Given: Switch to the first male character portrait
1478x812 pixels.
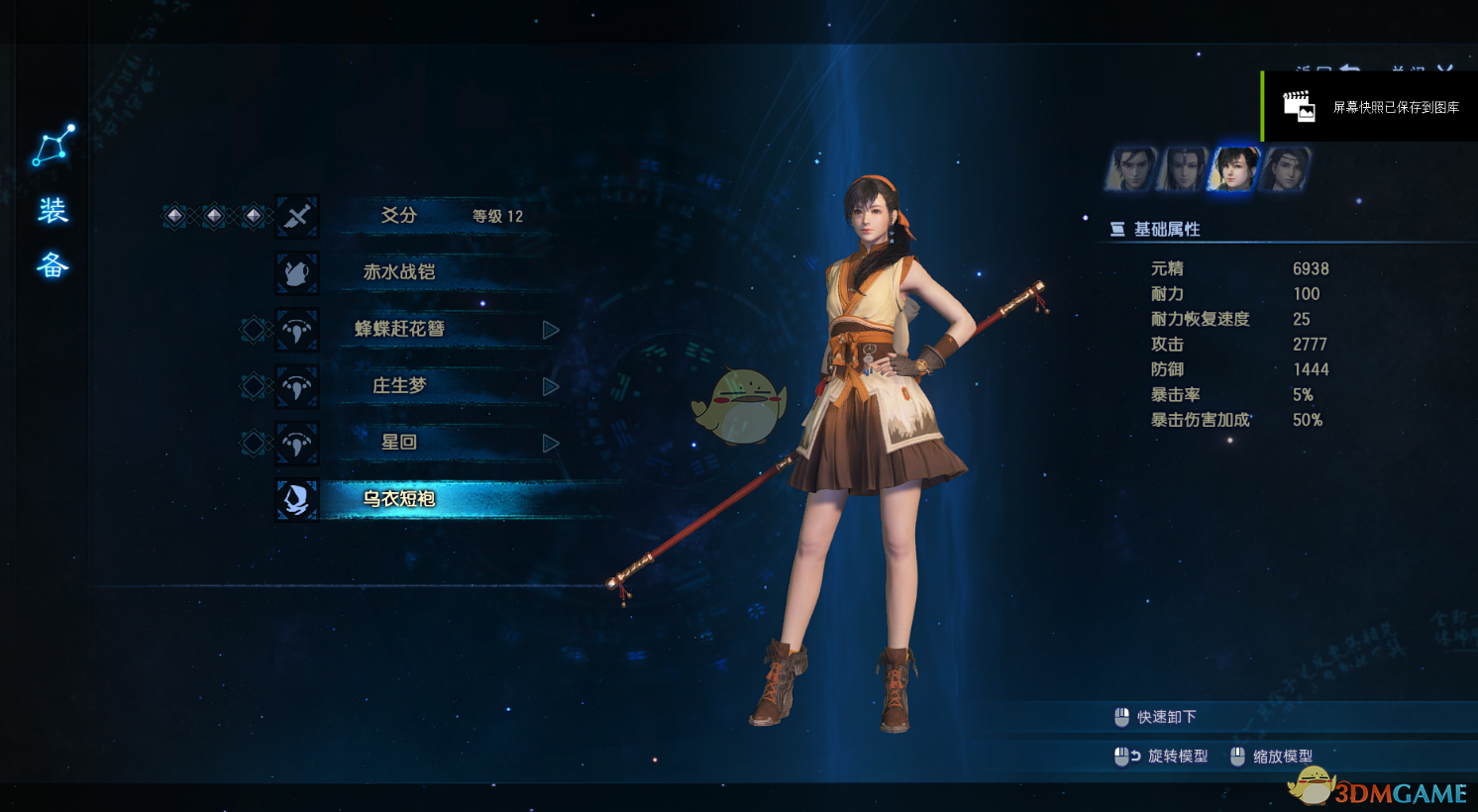Looking at the screenshot, I should (1131, 168).
